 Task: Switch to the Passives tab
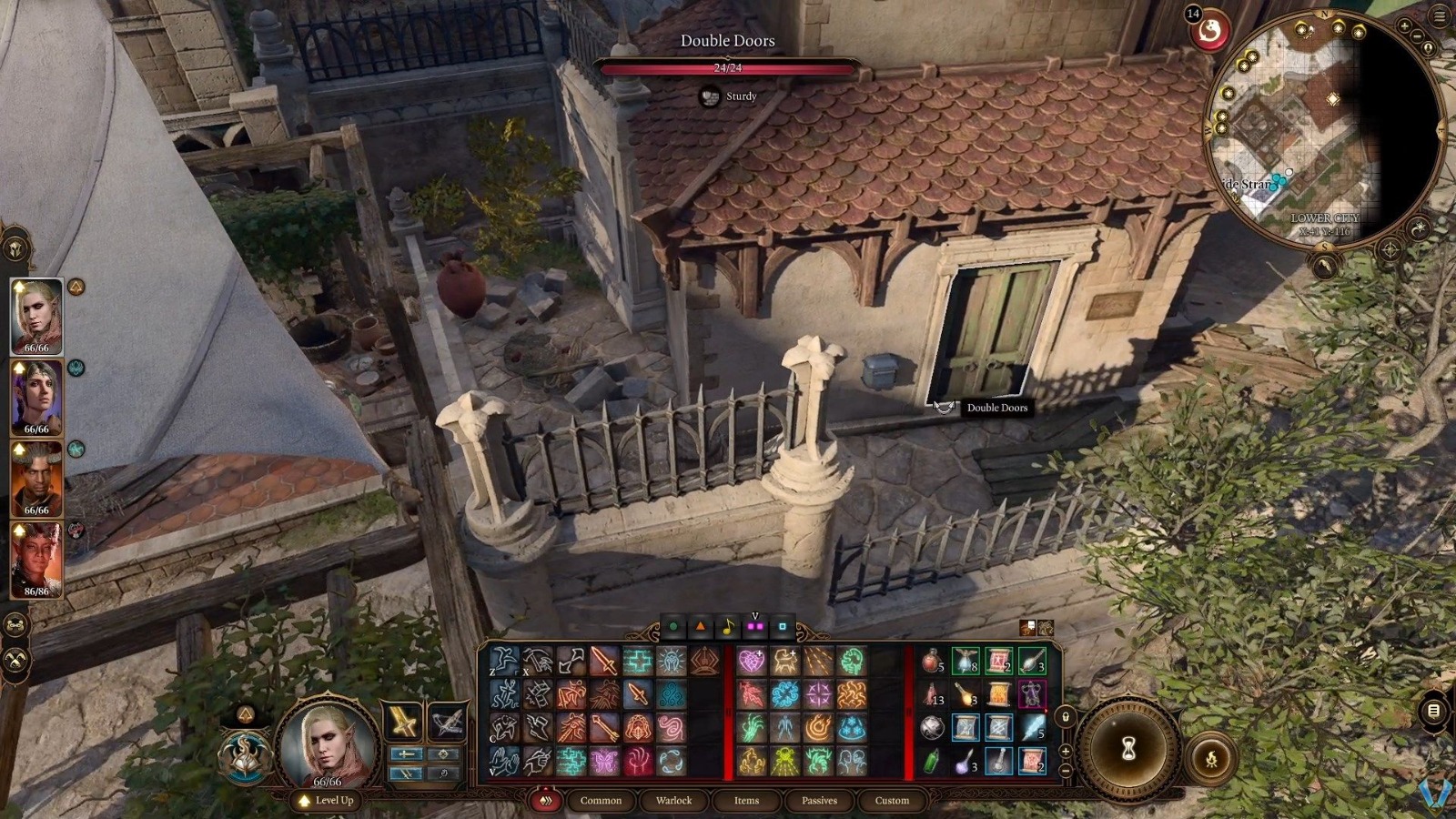(818, 801)
